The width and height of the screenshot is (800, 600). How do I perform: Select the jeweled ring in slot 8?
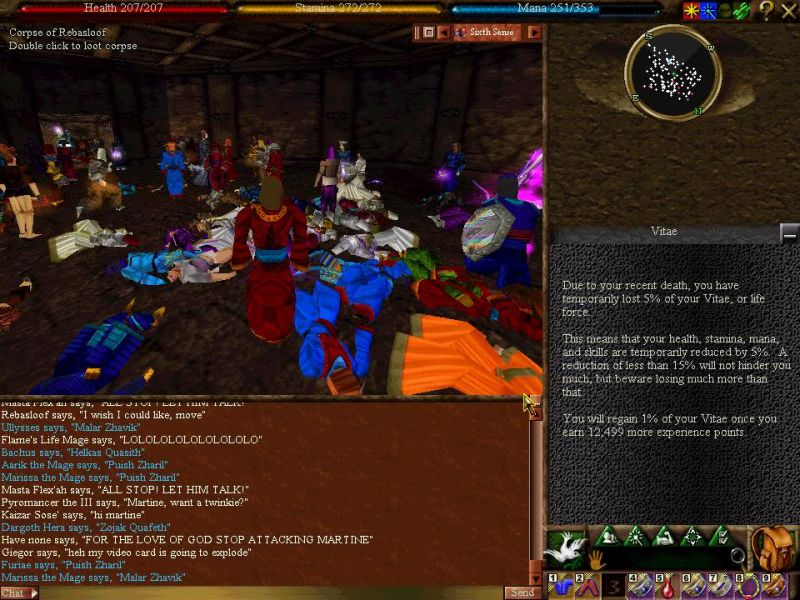(x=746, y=585)
